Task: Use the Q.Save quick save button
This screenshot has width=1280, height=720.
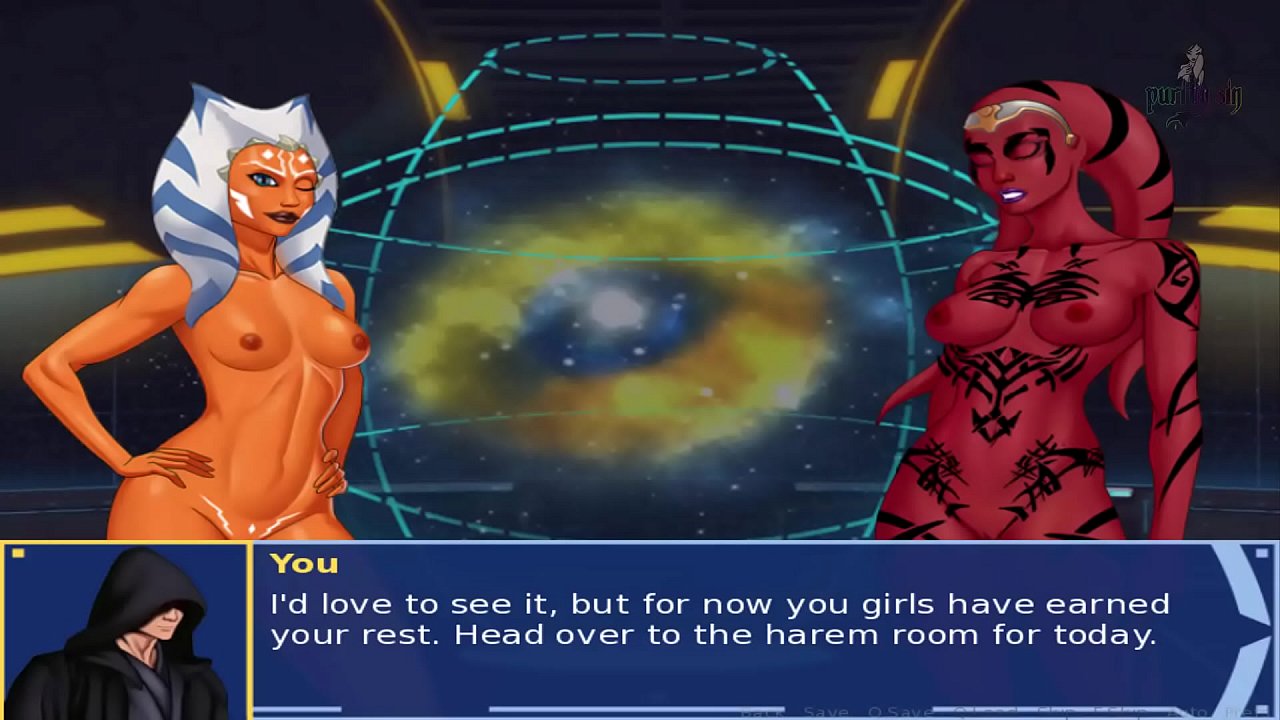Action: (898, 712)
